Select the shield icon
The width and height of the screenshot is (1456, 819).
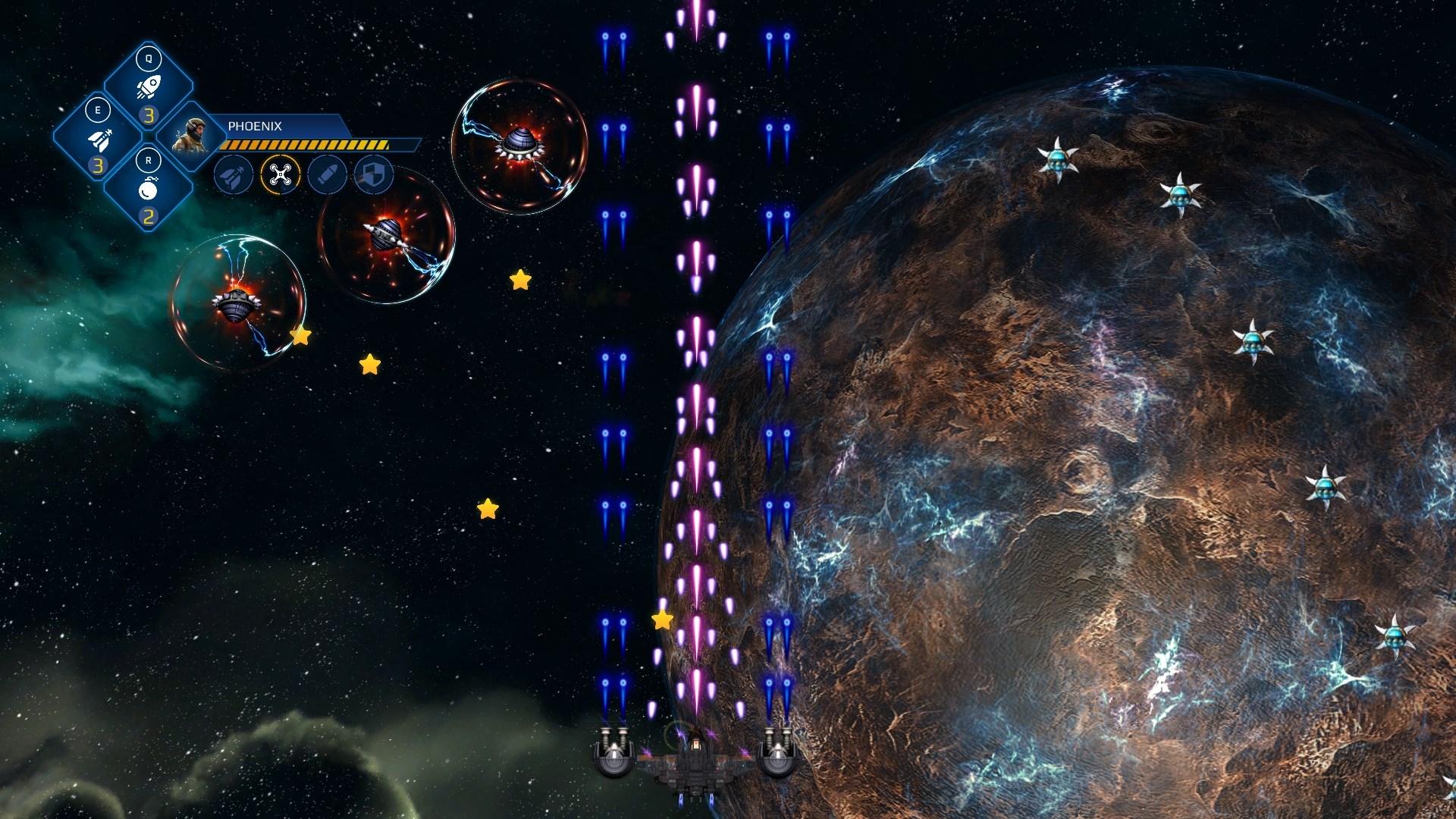[x=374, y=176]
